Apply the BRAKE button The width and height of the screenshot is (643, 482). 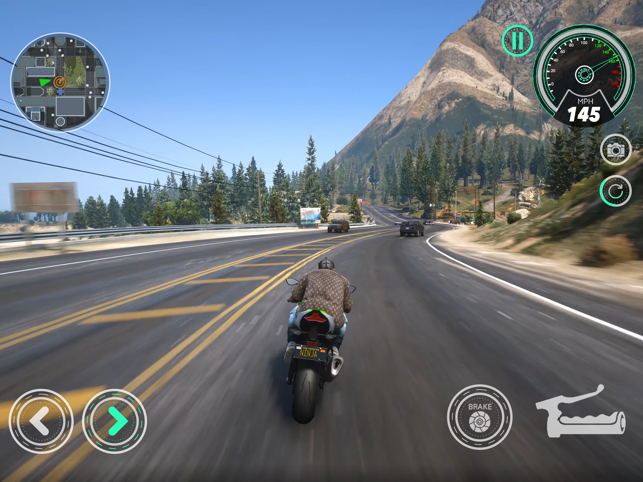(x=479, y=417)
